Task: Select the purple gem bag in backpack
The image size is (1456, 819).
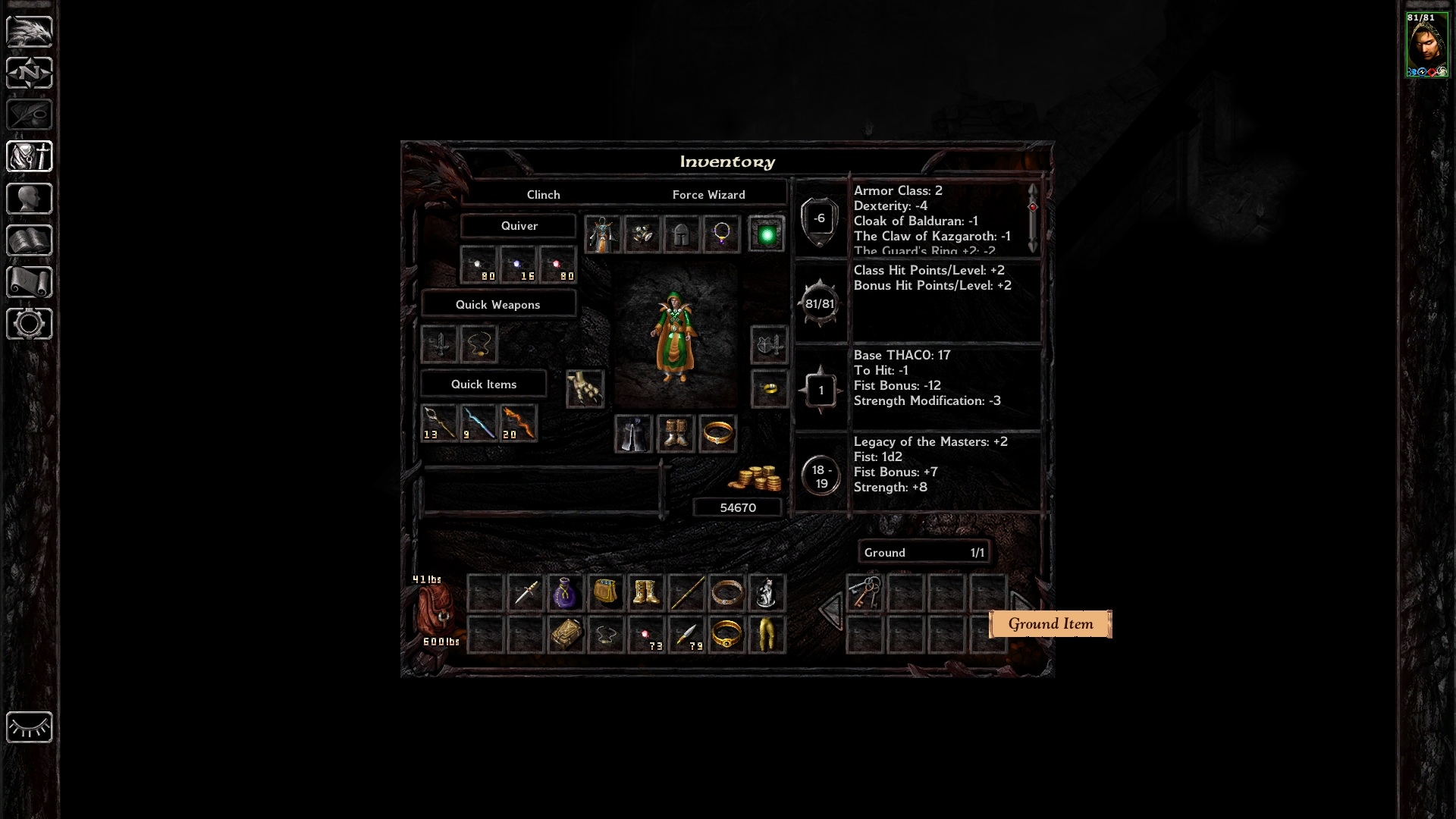Action: (x=565, y=593)
